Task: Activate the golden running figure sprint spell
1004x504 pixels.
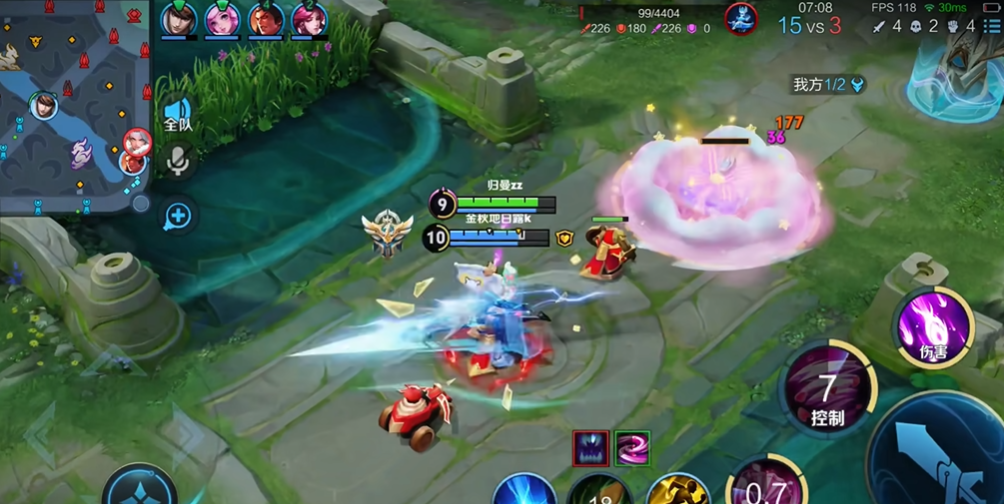Action: [677, 490]
